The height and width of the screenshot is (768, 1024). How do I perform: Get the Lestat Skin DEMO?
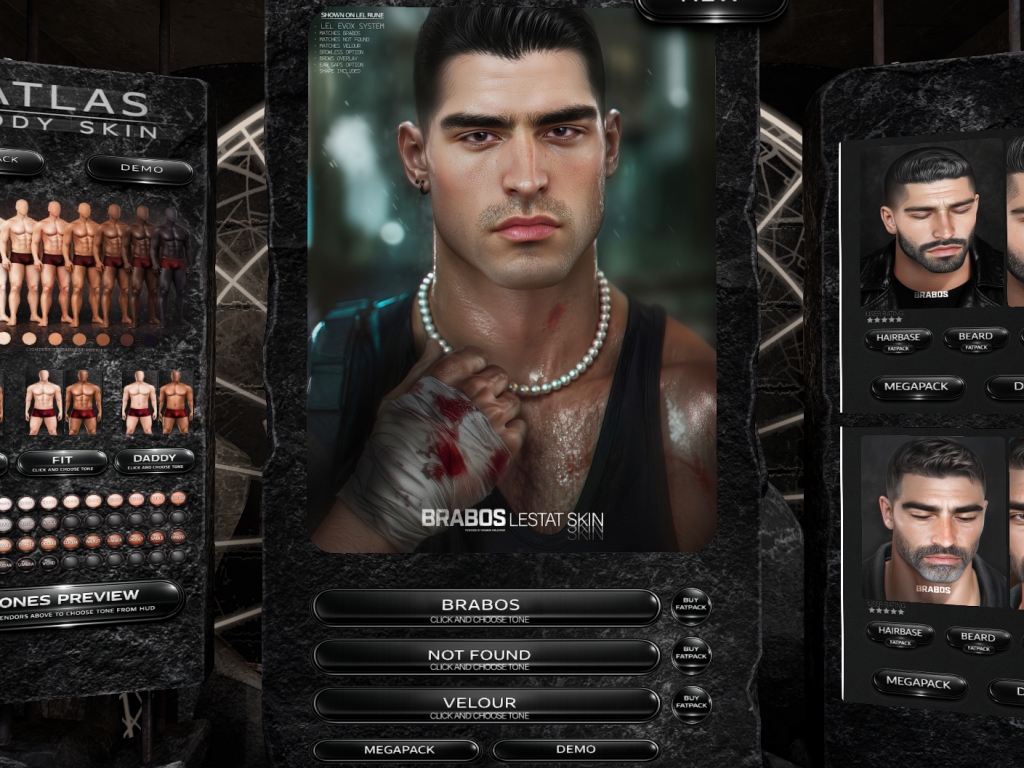point(575,750)
